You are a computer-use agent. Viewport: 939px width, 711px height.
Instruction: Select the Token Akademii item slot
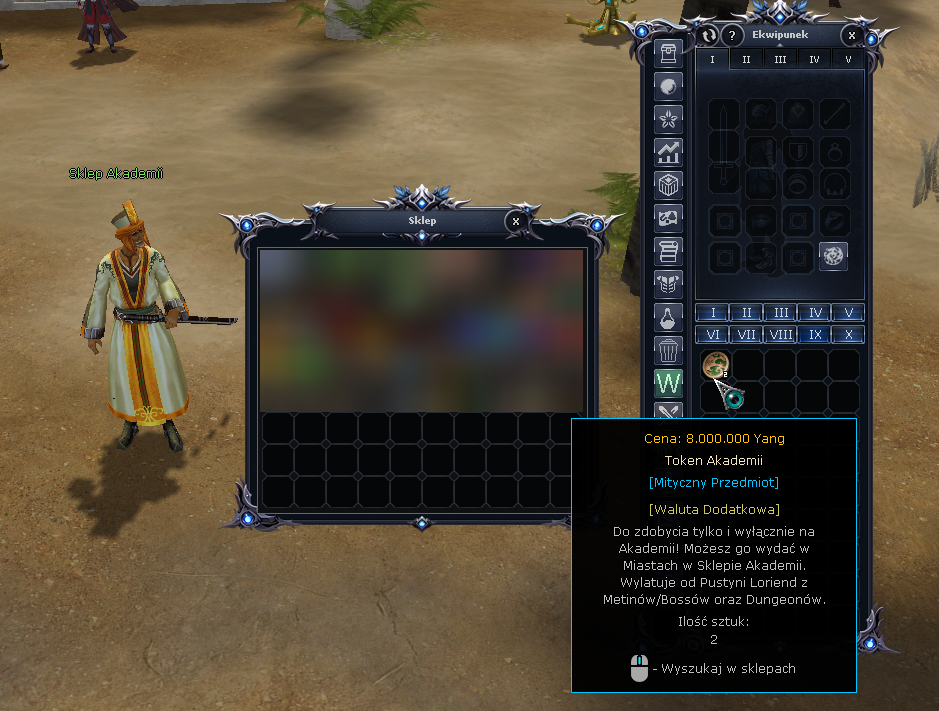(714, 366)
